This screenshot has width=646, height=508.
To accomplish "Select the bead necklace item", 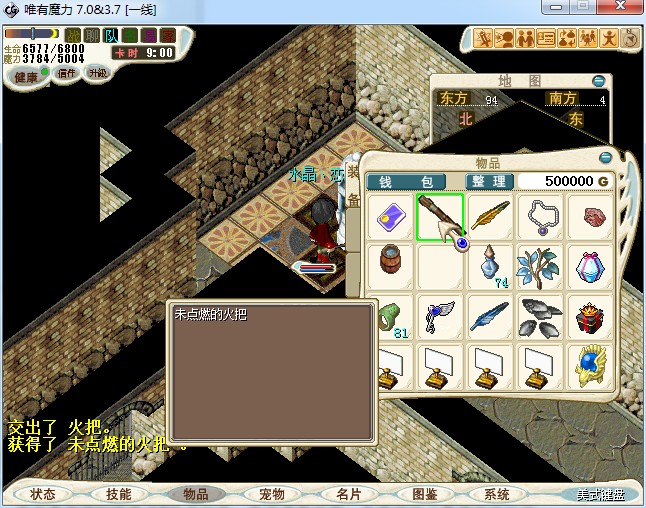I will 540,217.
